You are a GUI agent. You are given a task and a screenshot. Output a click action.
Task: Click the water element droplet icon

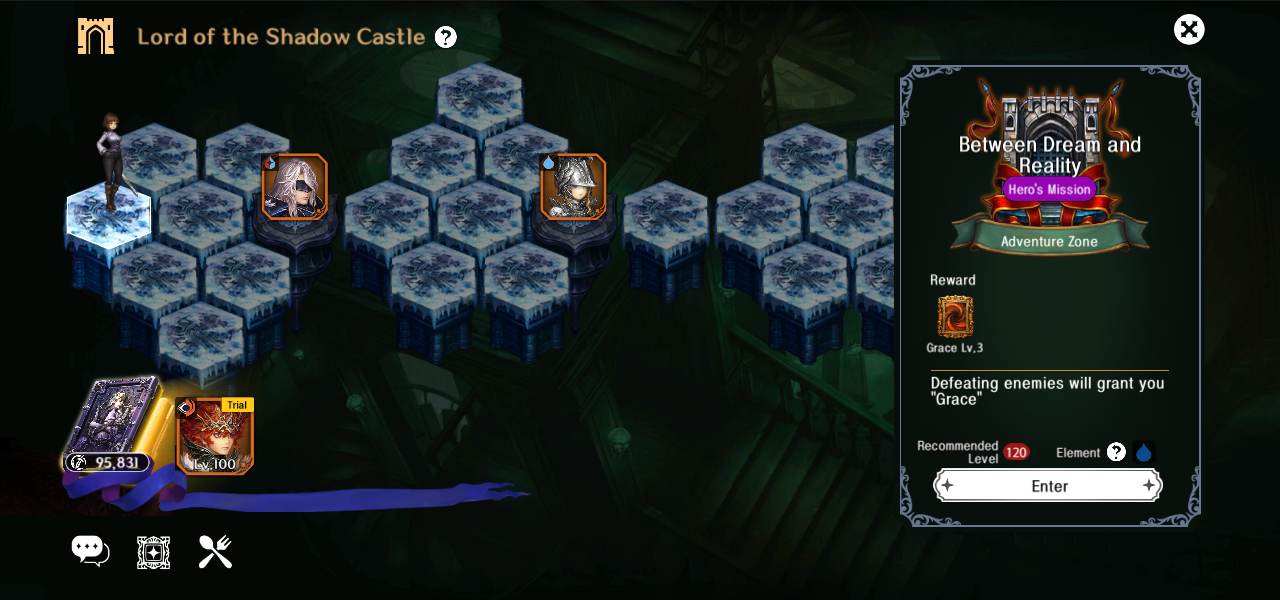click(x=1144, y=452)
